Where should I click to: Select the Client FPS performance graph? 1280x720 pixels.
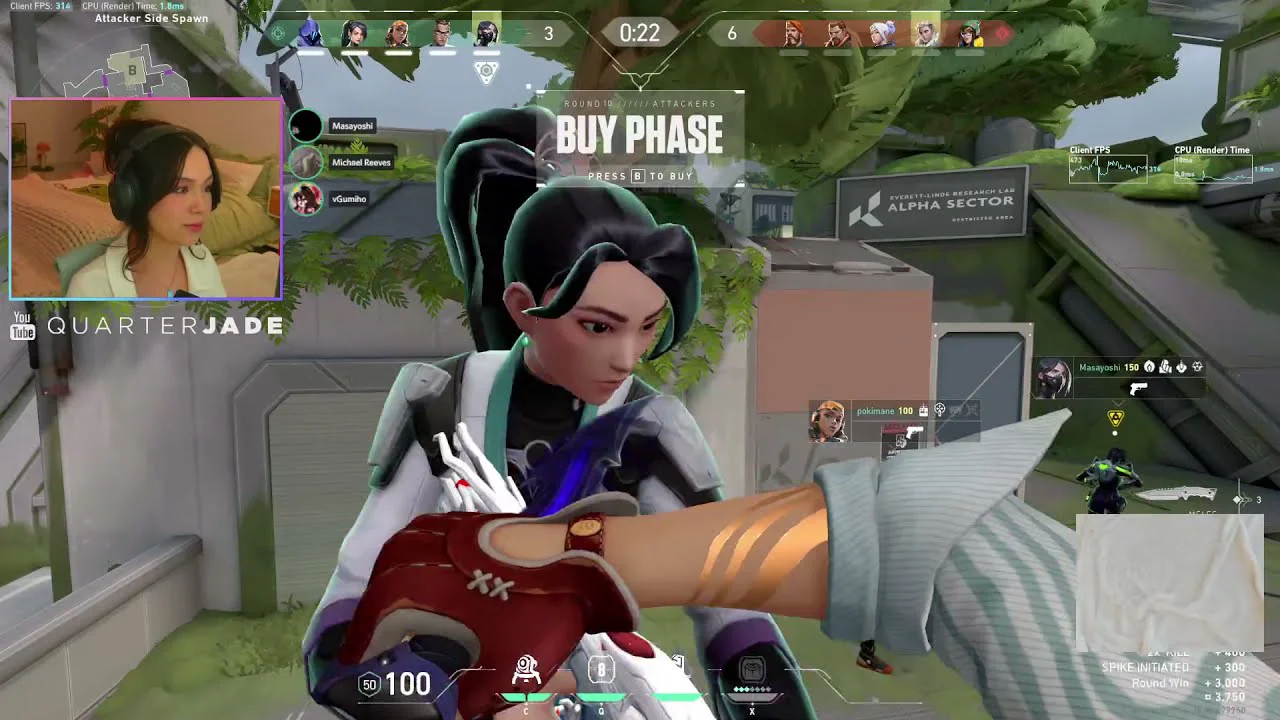pyautogui.click(x=1108, y=168)
